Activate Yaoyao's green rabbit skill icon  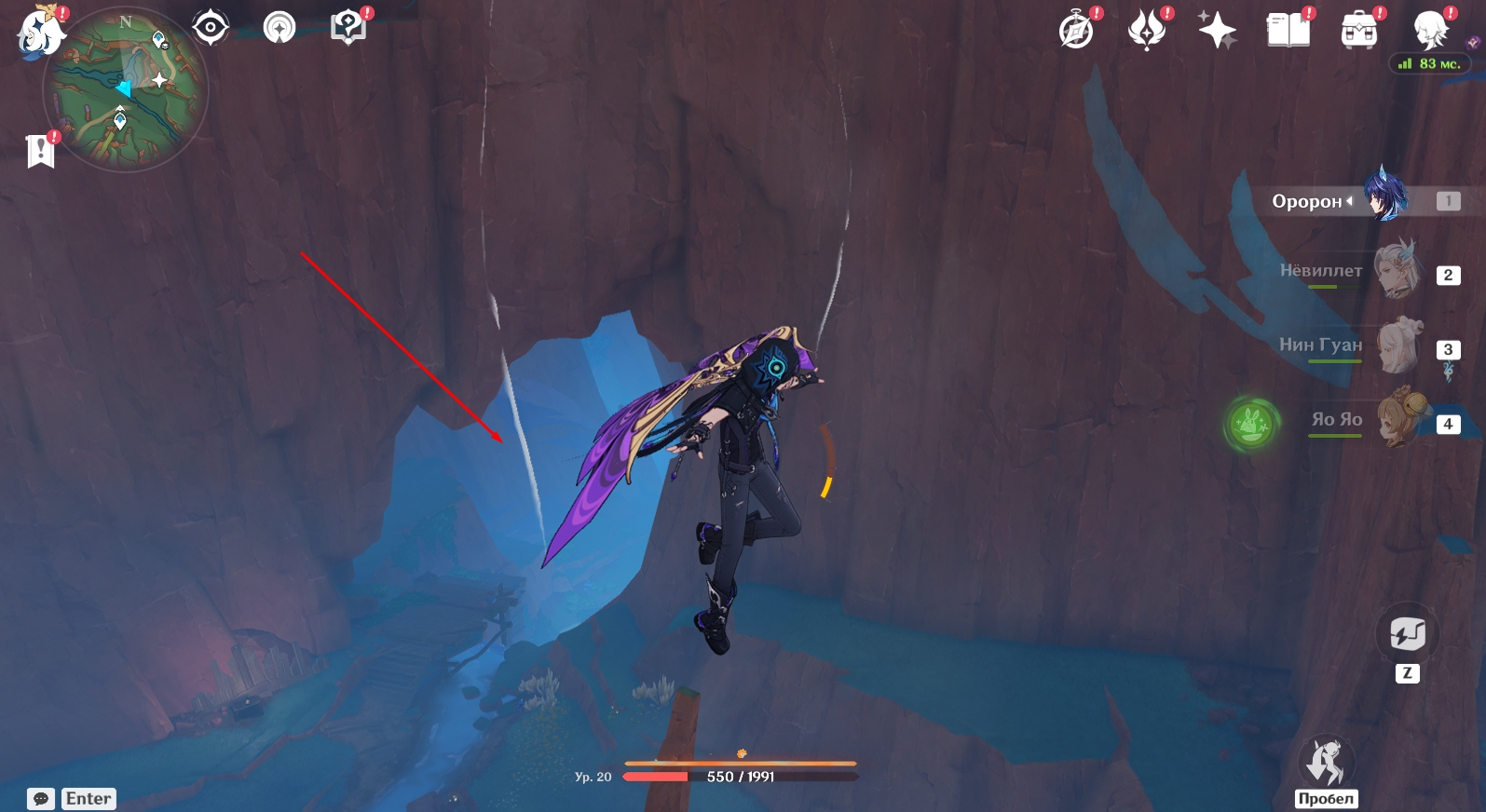(x=1251, y=424)
